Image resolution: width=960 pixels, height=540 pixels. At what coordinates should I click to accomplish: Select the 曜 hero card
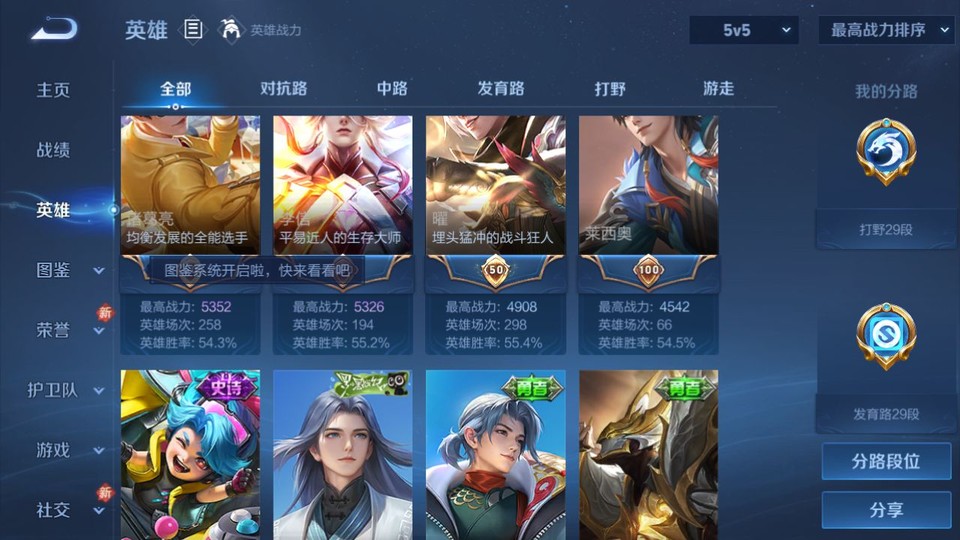pos(496,200)
